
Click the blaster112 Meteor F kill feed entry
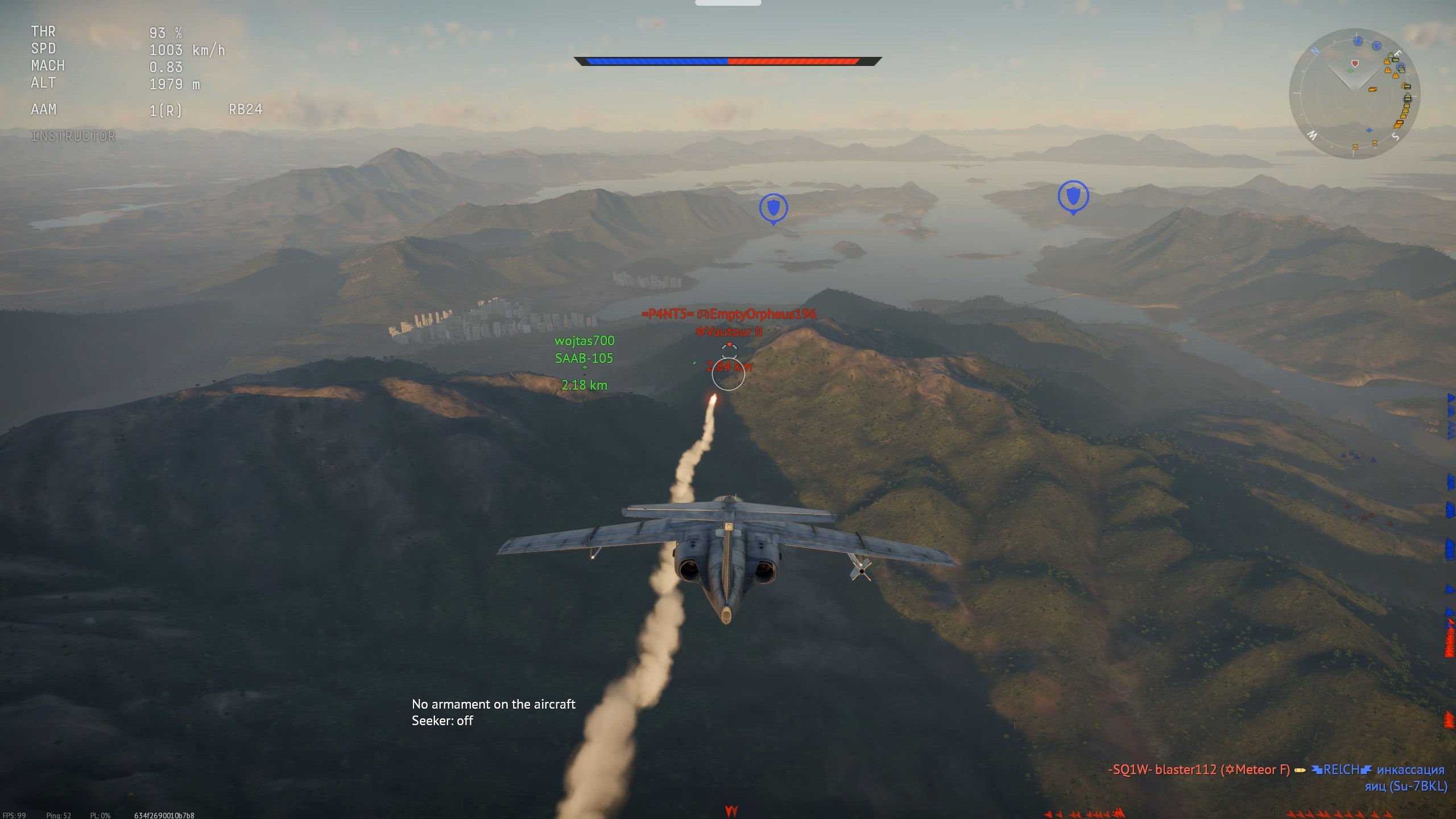[1199, 770]
